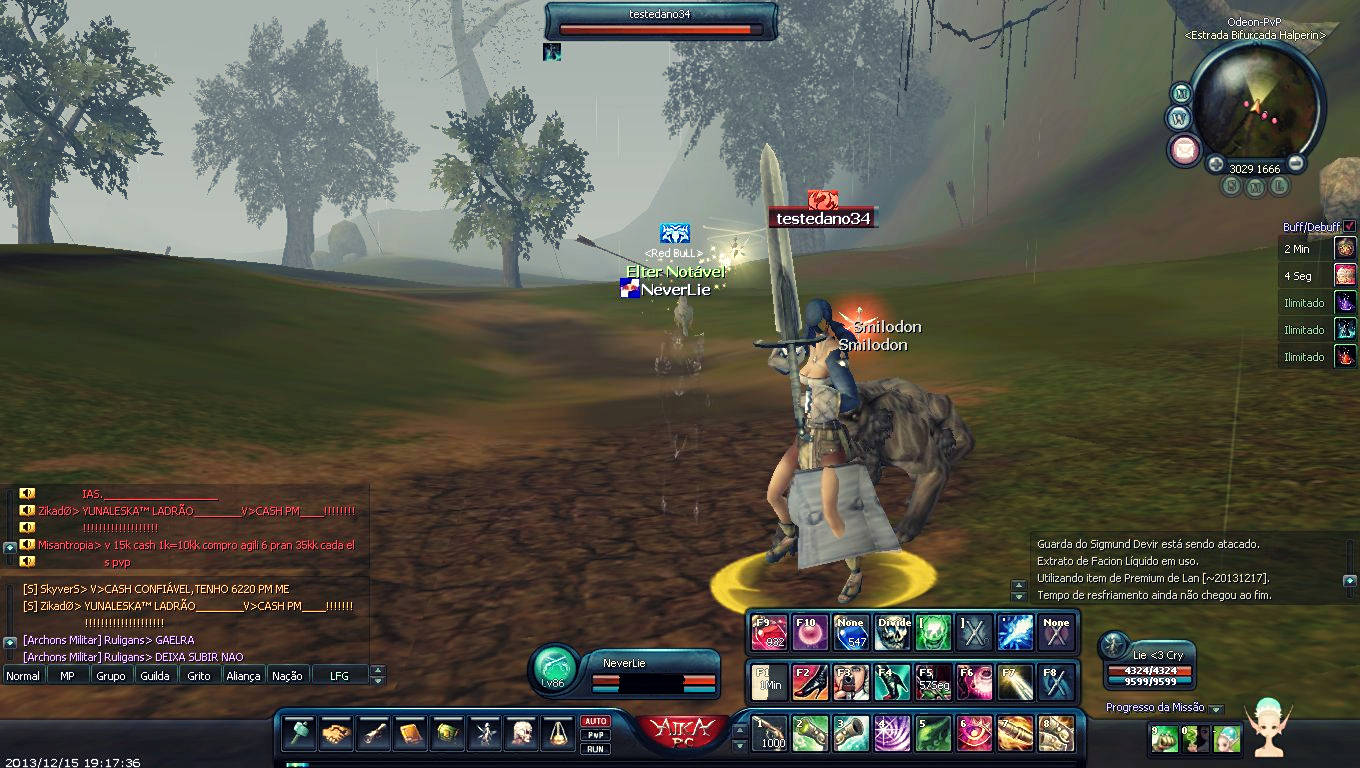This screenshot has height=768, width=1360.
Task: Select the Grupo chat tab
Action: pos(111,676)
